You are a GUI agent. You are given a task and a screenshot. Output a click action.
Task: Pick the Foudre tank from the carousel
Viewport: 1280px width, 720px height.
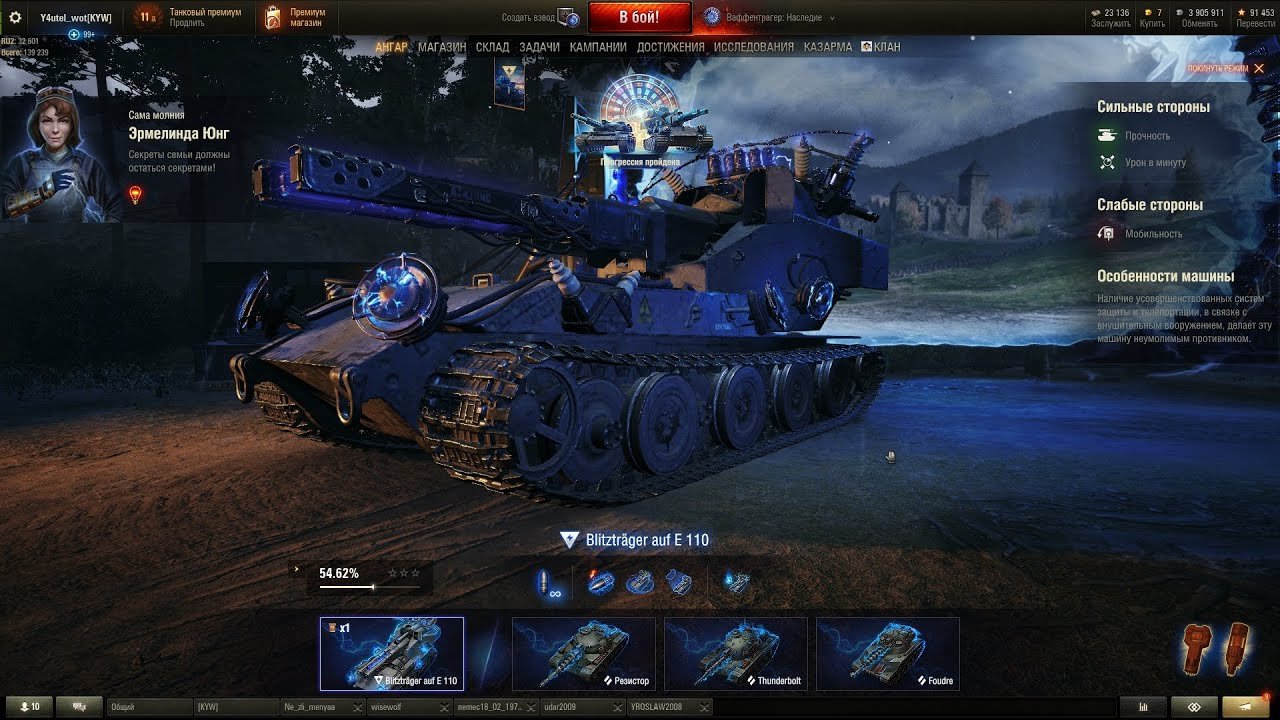click(x=887, y=653)
